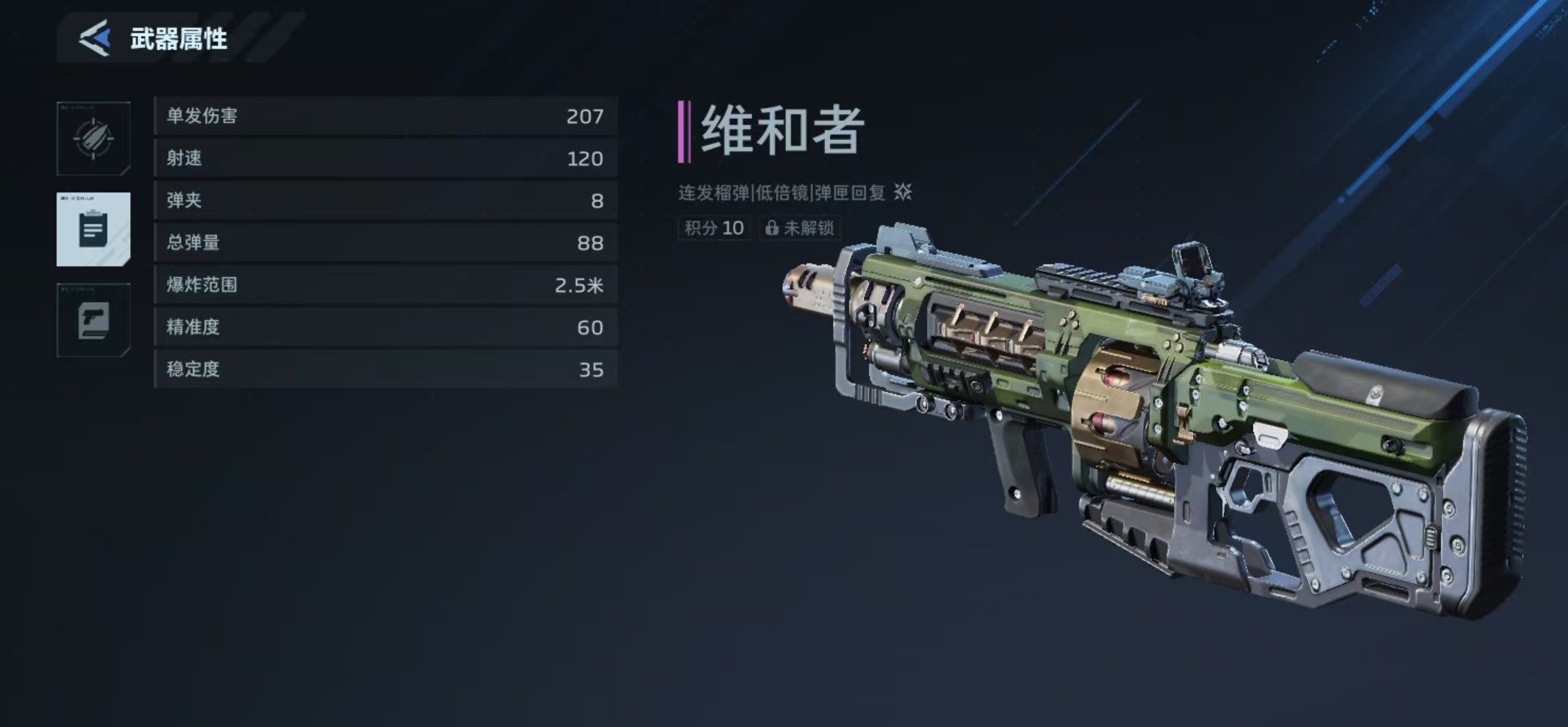Viewport: 1568px width, 727px height.
Task: Click the 未解锁 locked badge
Action: click(800, 228)
